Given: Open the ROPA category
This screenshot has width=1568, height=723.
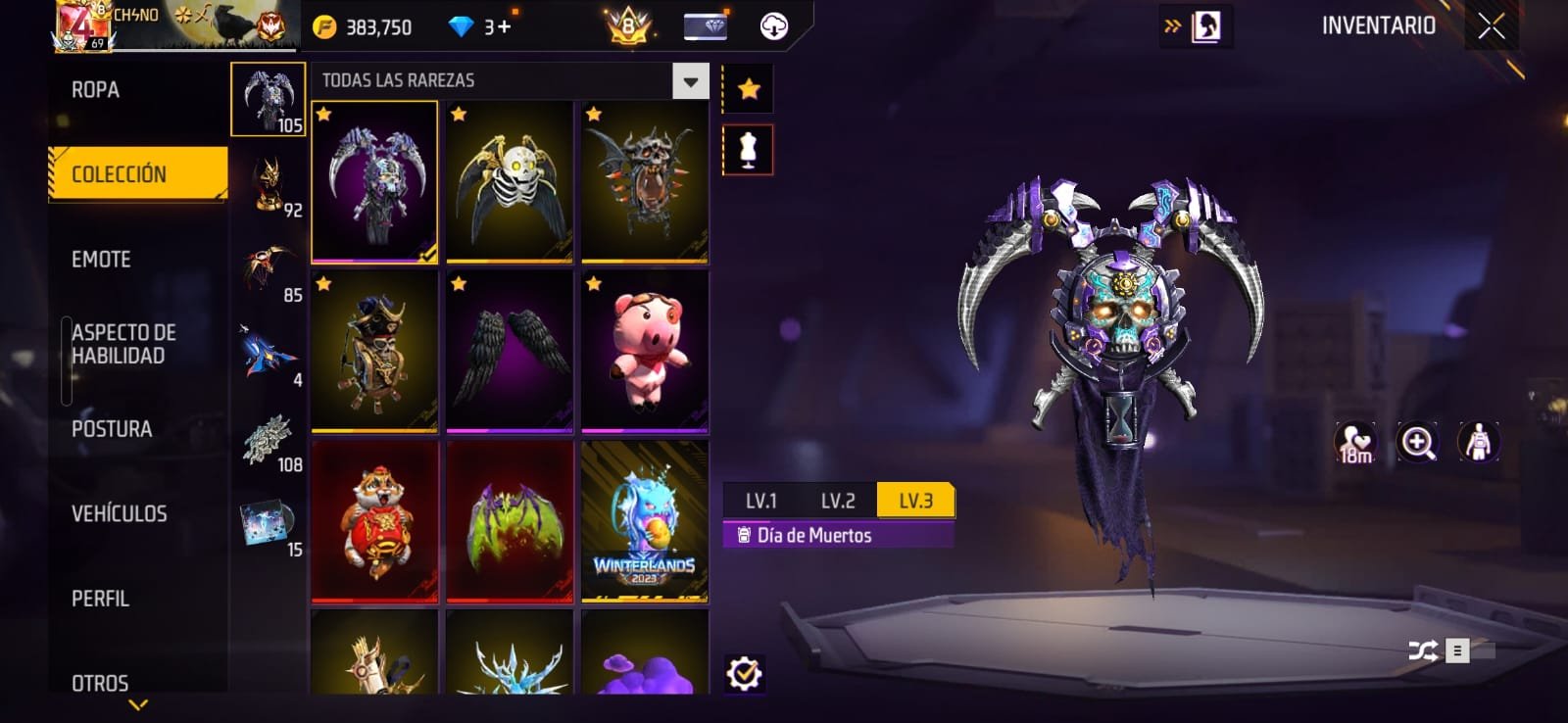Looking at the screenshot, I should tap(96, 90).
